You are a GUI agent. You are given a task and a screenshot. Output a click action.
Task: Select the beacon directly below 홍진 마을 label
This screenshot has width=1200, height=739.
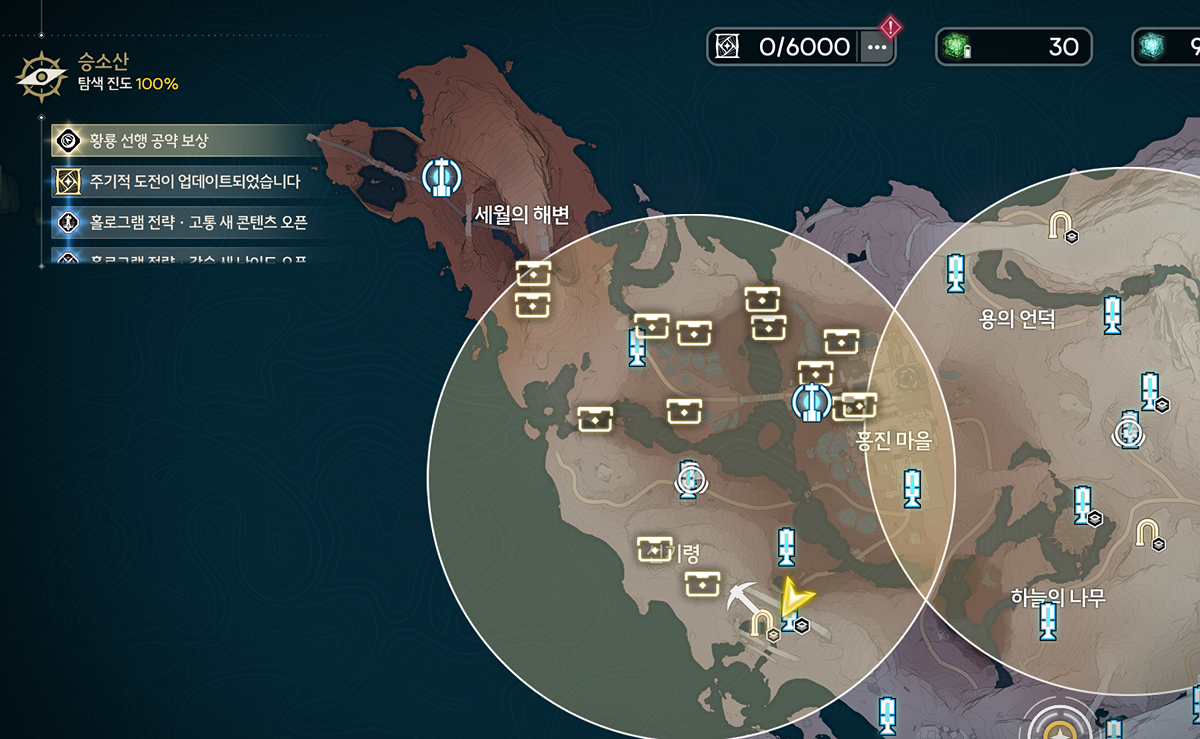click(911, 488)
